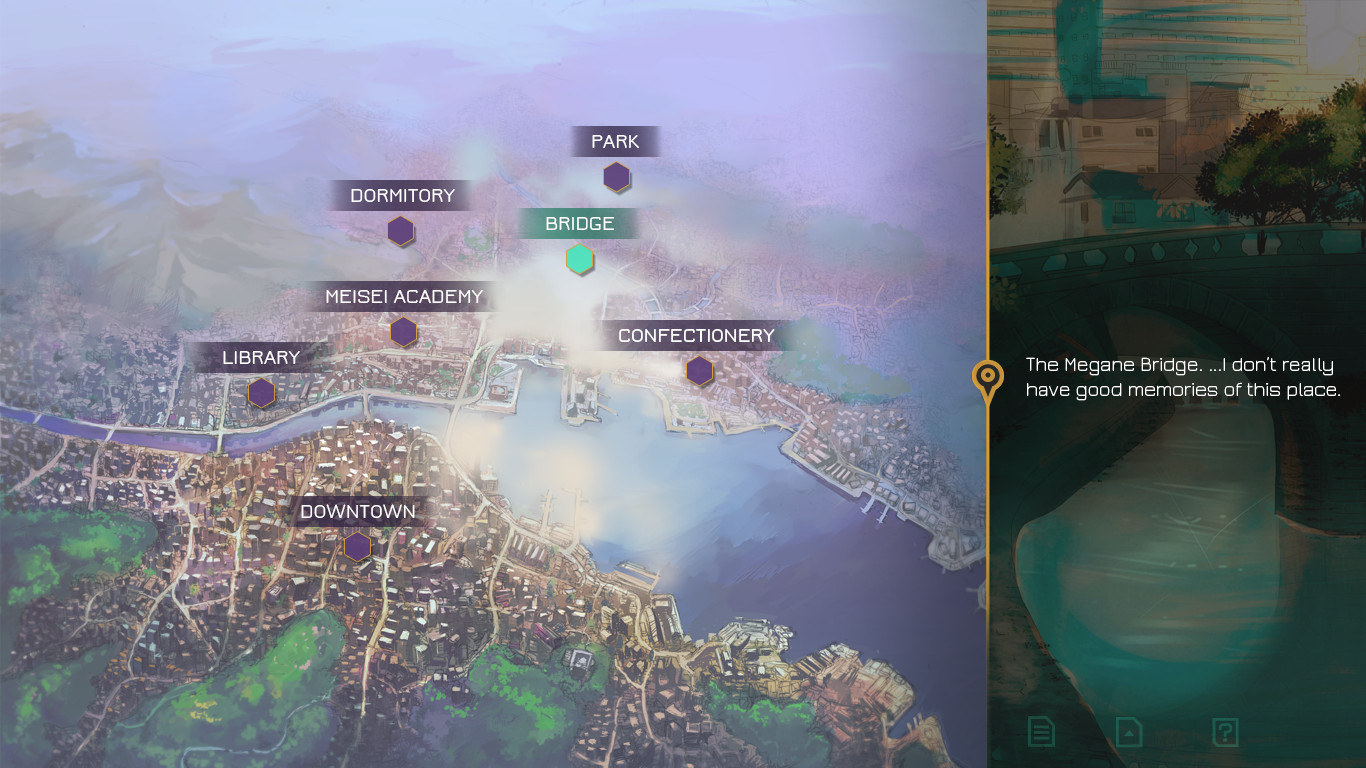Click the BRIDGE label banner

580,223
